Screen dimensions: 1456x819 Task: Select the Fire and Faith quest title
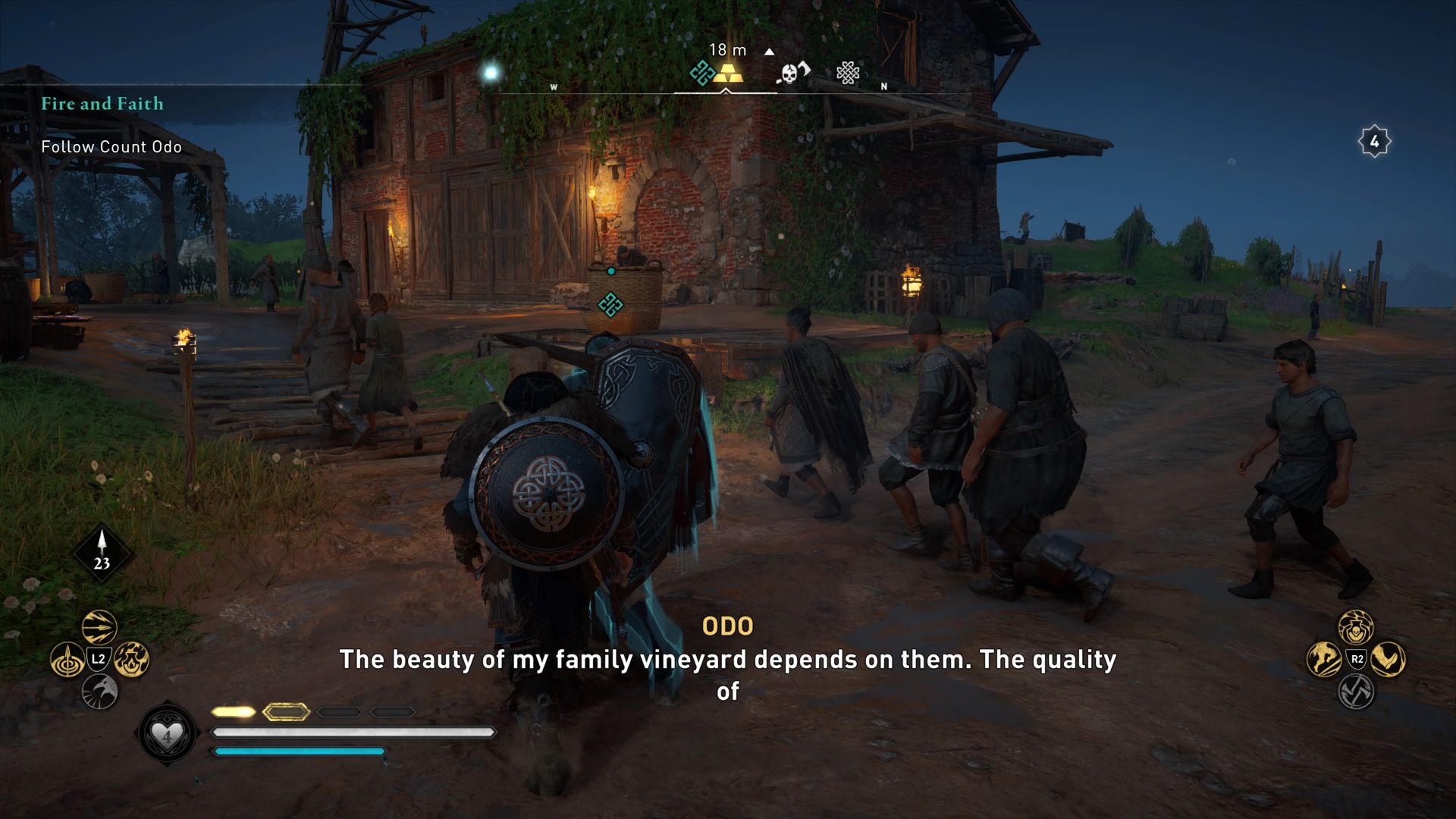[103, 104]
